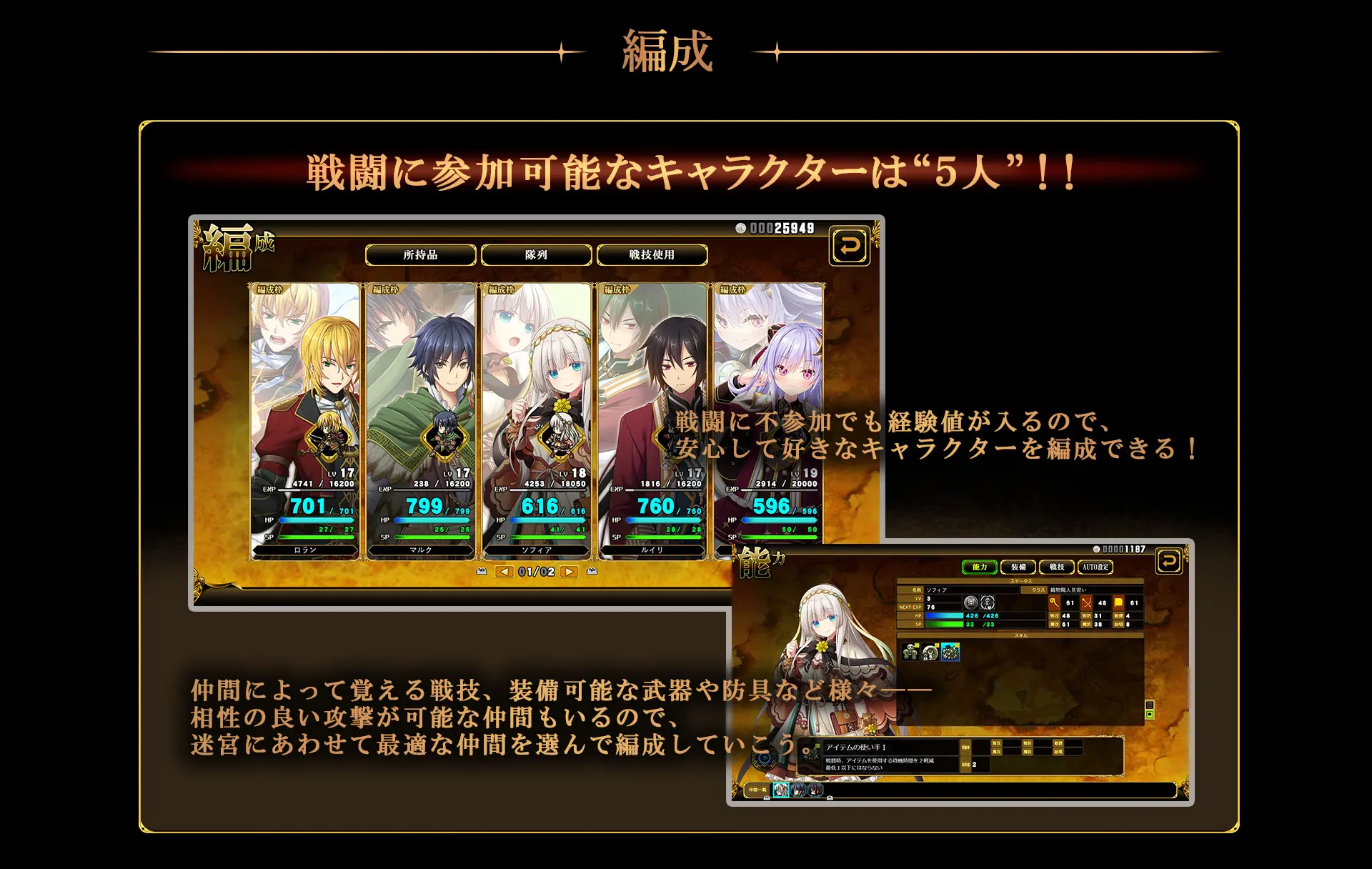Switch to the 装備 equipment tab
1372x869 pixels.
pos(1018,567)
